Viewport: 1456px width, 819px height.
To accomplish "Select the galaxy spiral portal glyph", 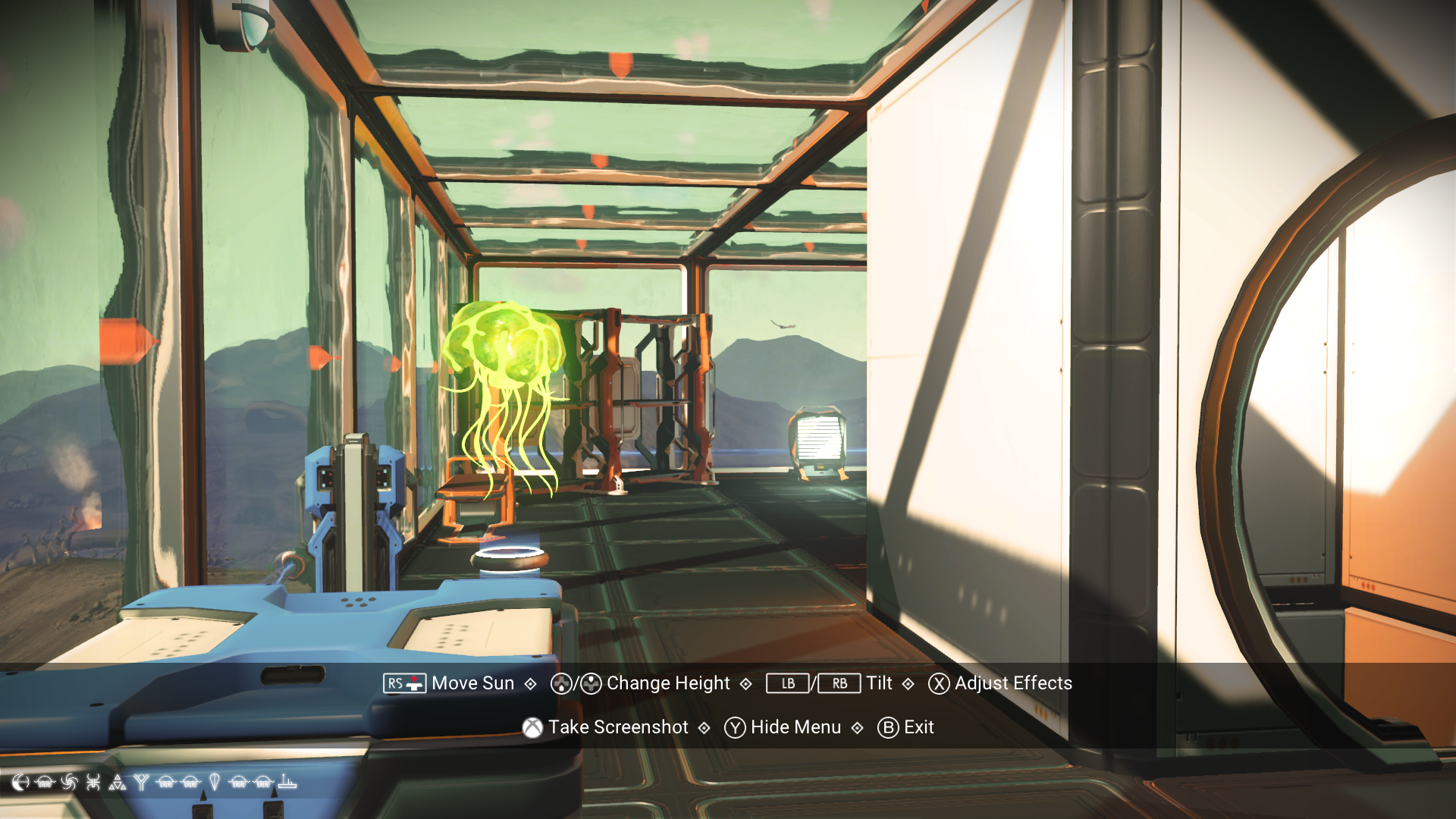I will click(68, 782).
